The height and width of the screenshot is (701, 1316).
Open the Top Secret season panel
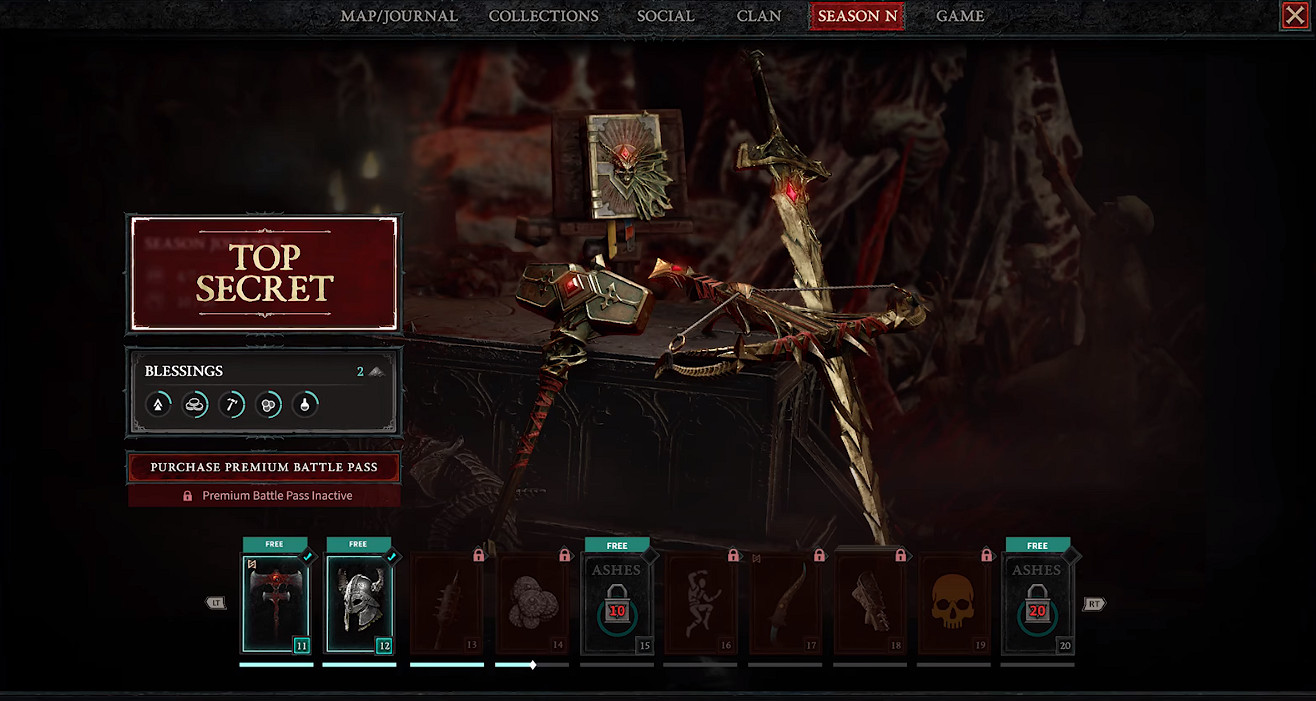click(264, 273)
